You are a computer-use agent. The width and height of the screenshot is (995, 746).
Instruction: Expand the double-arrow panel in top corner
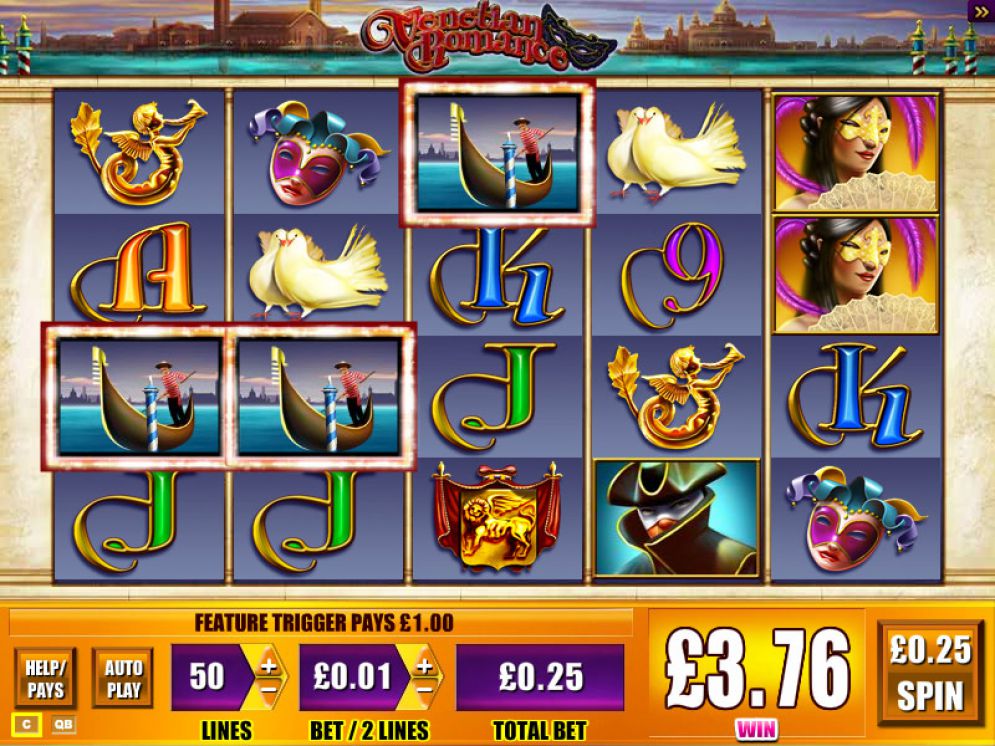981,11
